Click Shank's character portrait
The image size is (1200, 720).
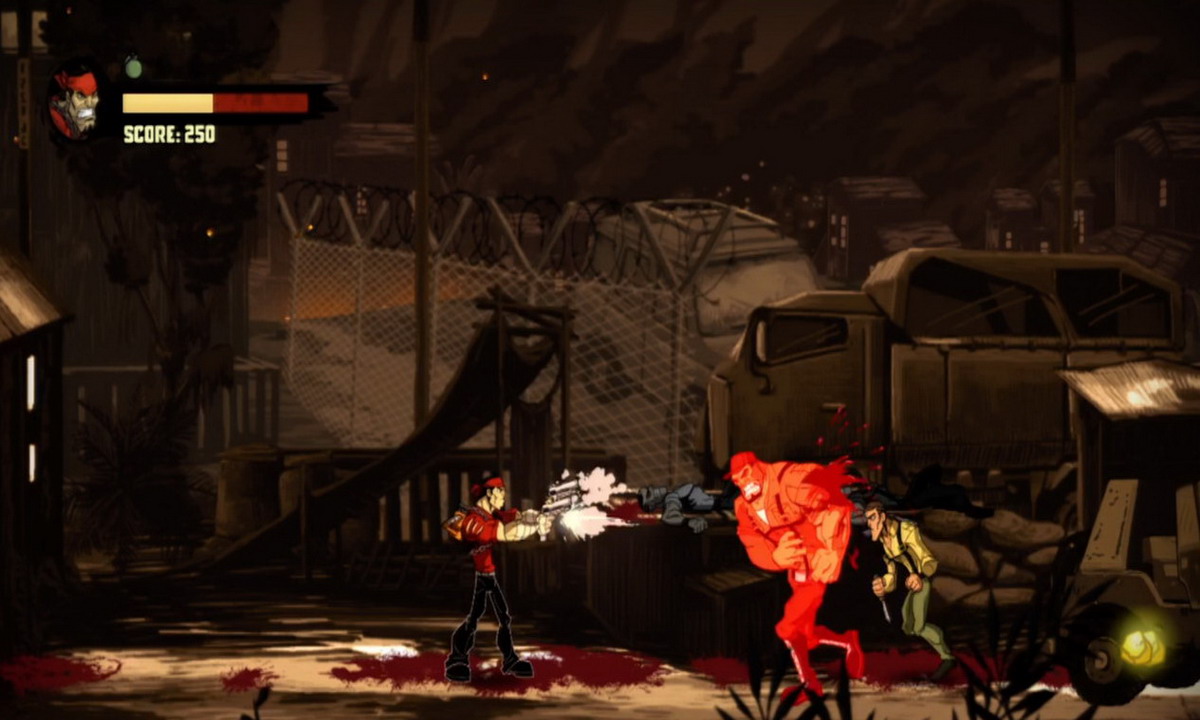point(75,103)
